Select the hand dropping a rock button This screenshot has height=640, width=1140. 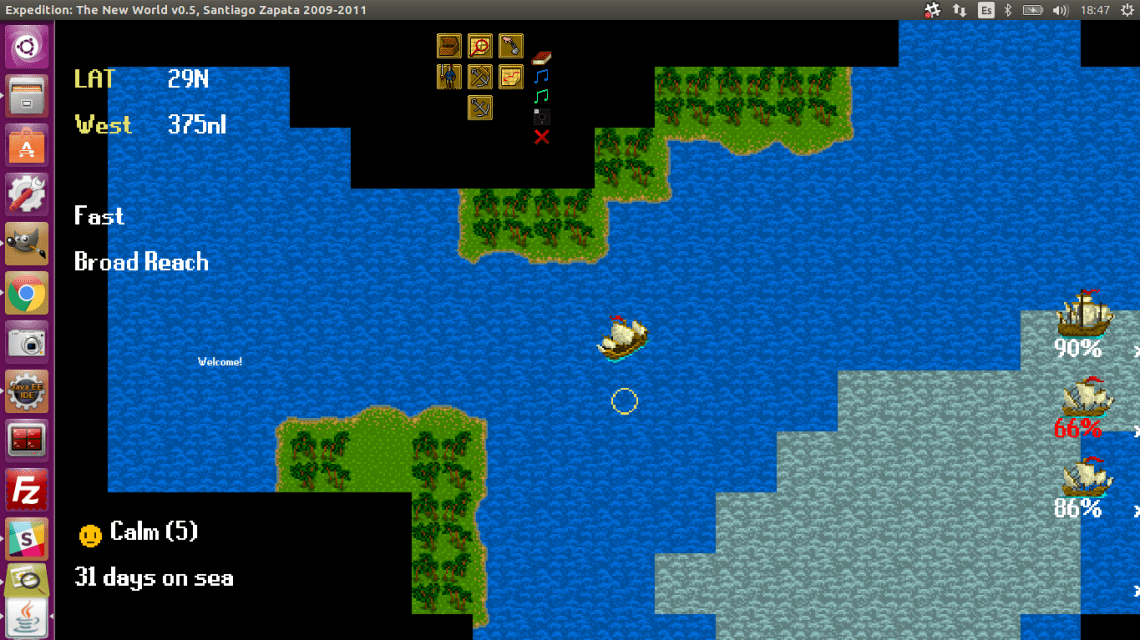(x=511, y=46)
